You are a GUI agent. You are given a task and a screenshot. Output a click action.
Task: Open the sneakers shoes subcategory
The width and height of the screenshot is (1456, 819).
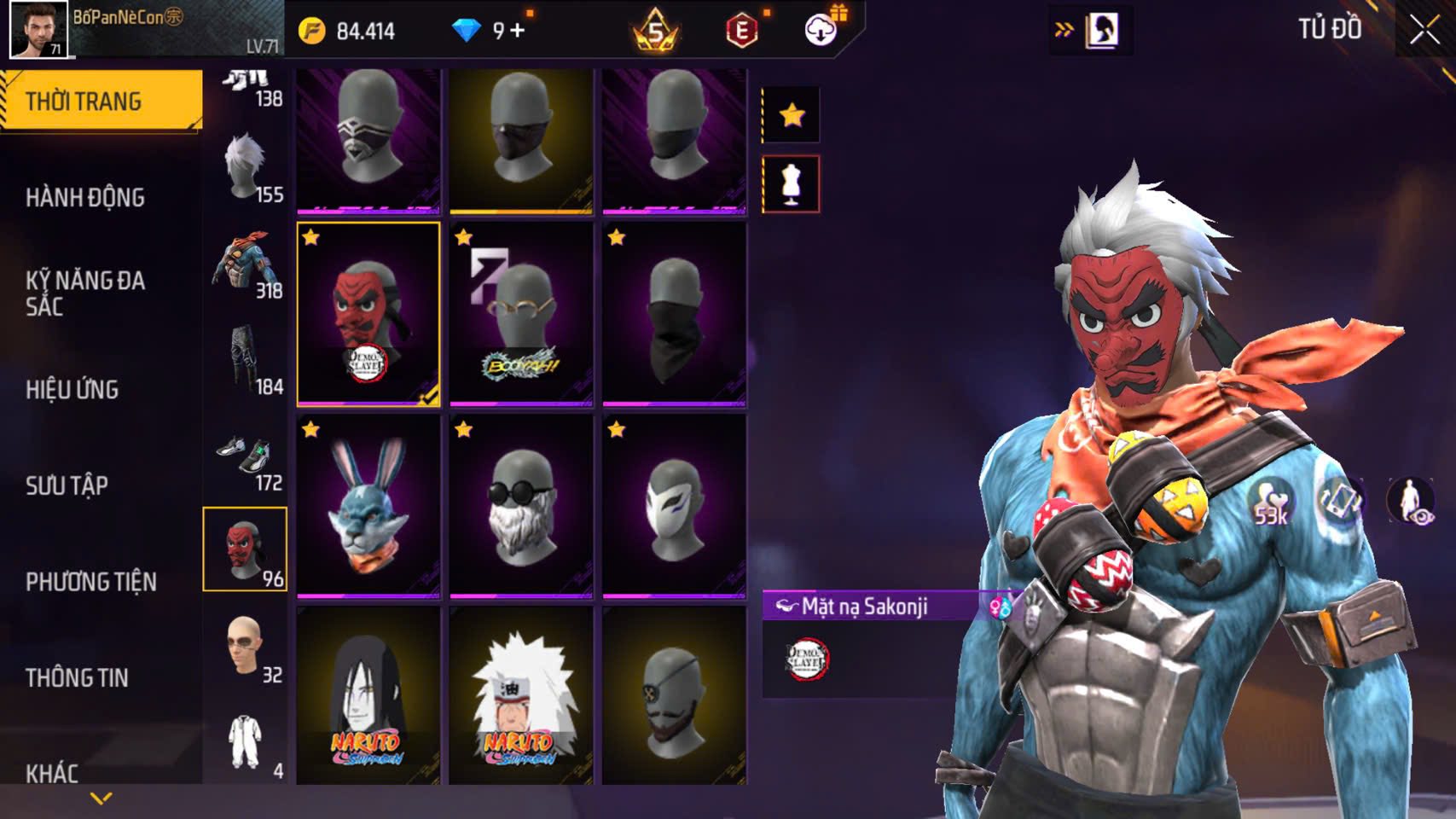pyautogui.click(x=246, y=456)
